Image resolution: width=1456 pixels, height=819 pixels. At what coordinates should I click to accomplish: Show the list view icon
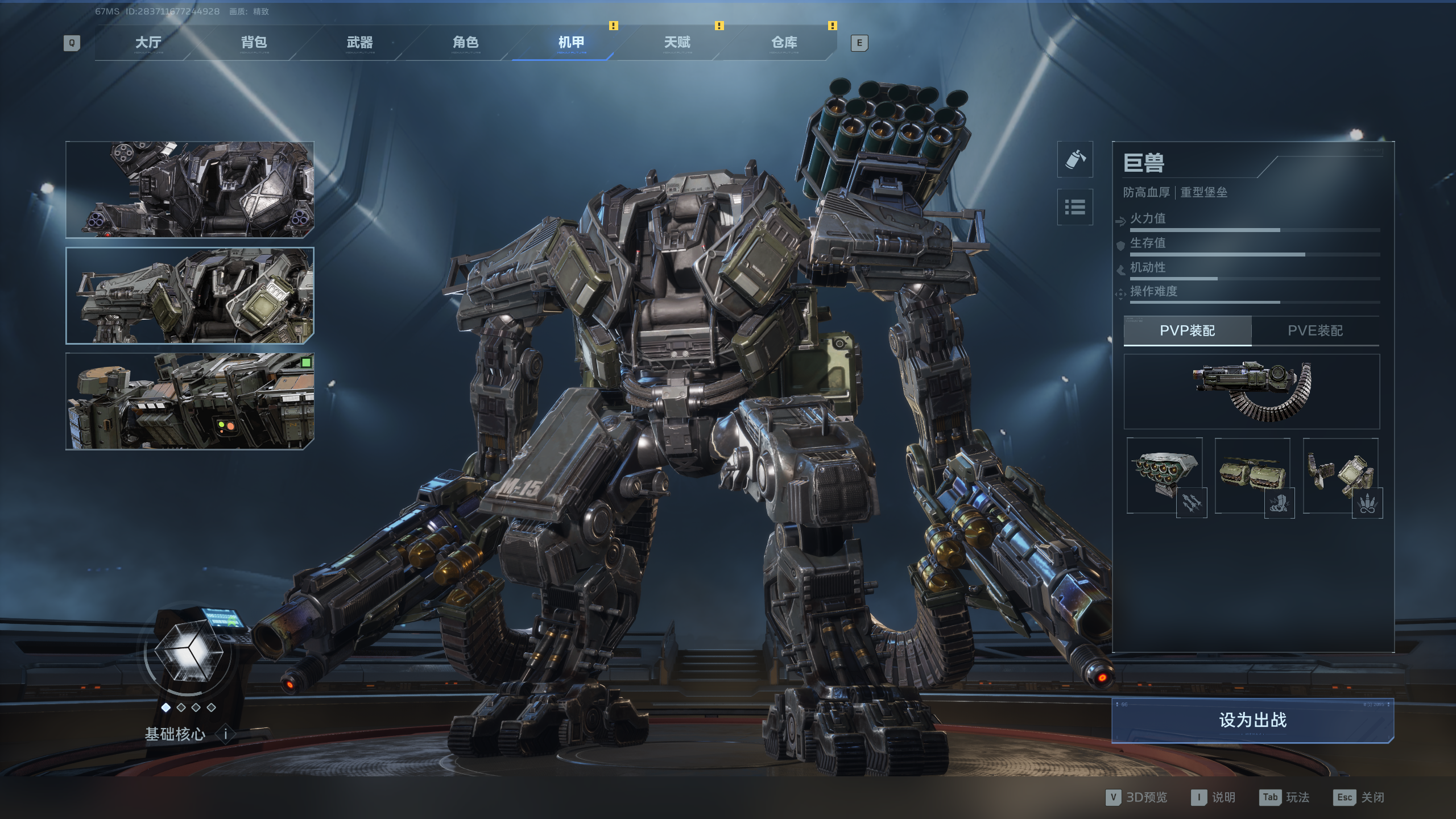coord(1075,207)
